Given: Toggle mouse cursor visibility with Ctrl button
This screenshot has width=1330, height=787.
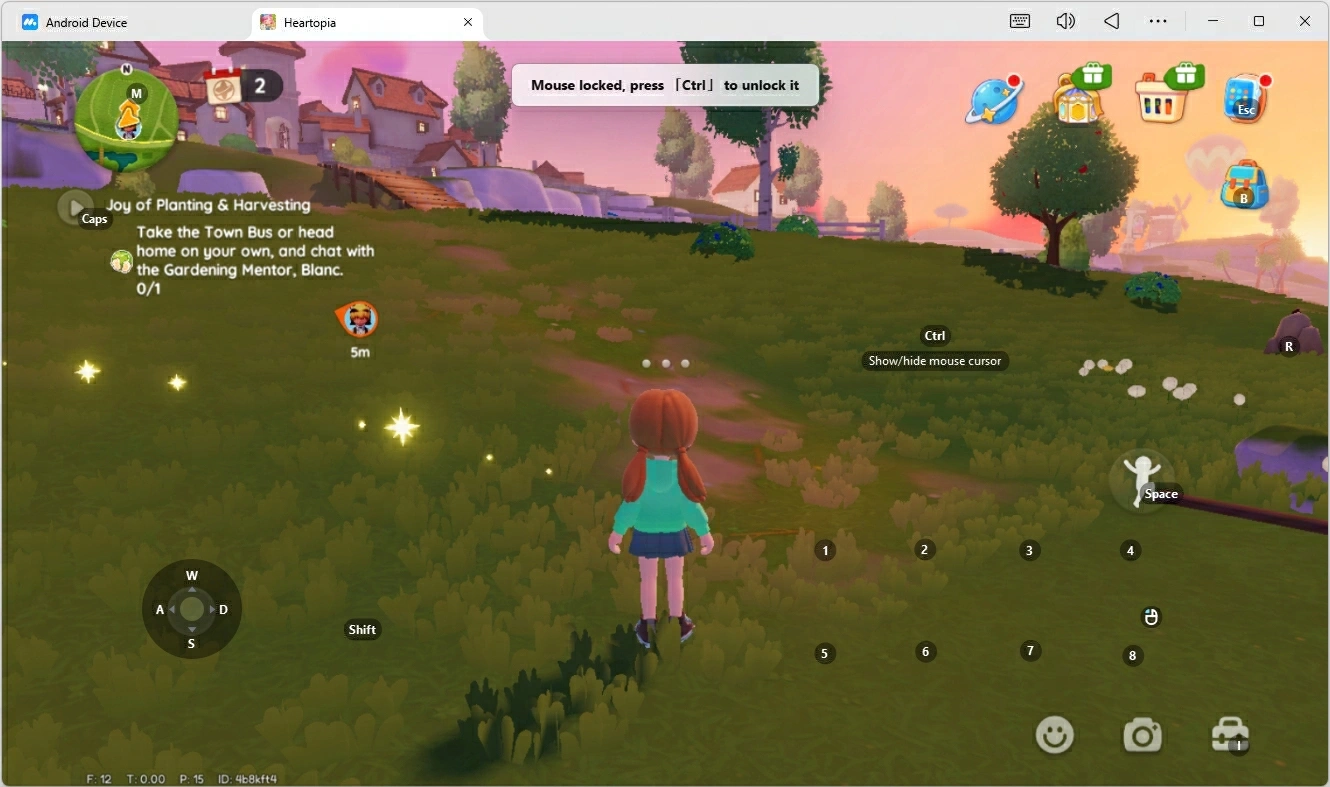Looking at the screenshot, I should click(x=934, y=335).
